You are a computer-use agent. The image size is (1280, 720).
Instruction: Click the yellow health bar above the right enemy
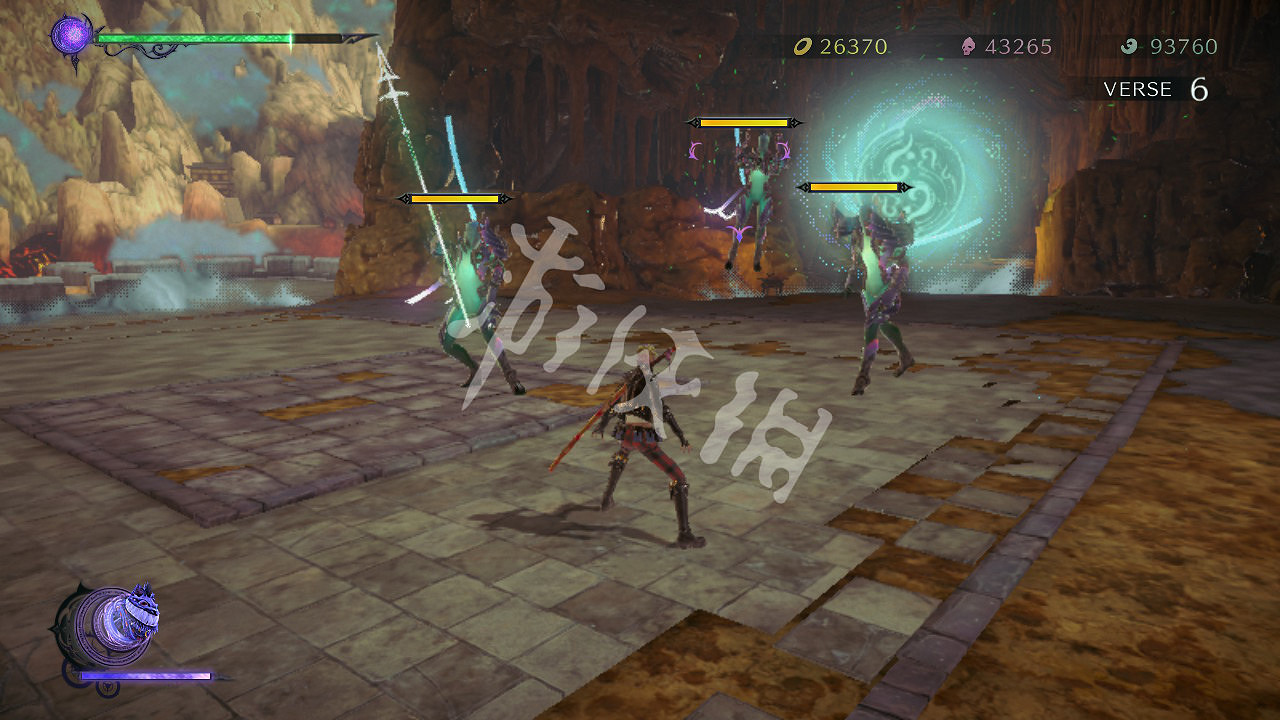point(855,185)
